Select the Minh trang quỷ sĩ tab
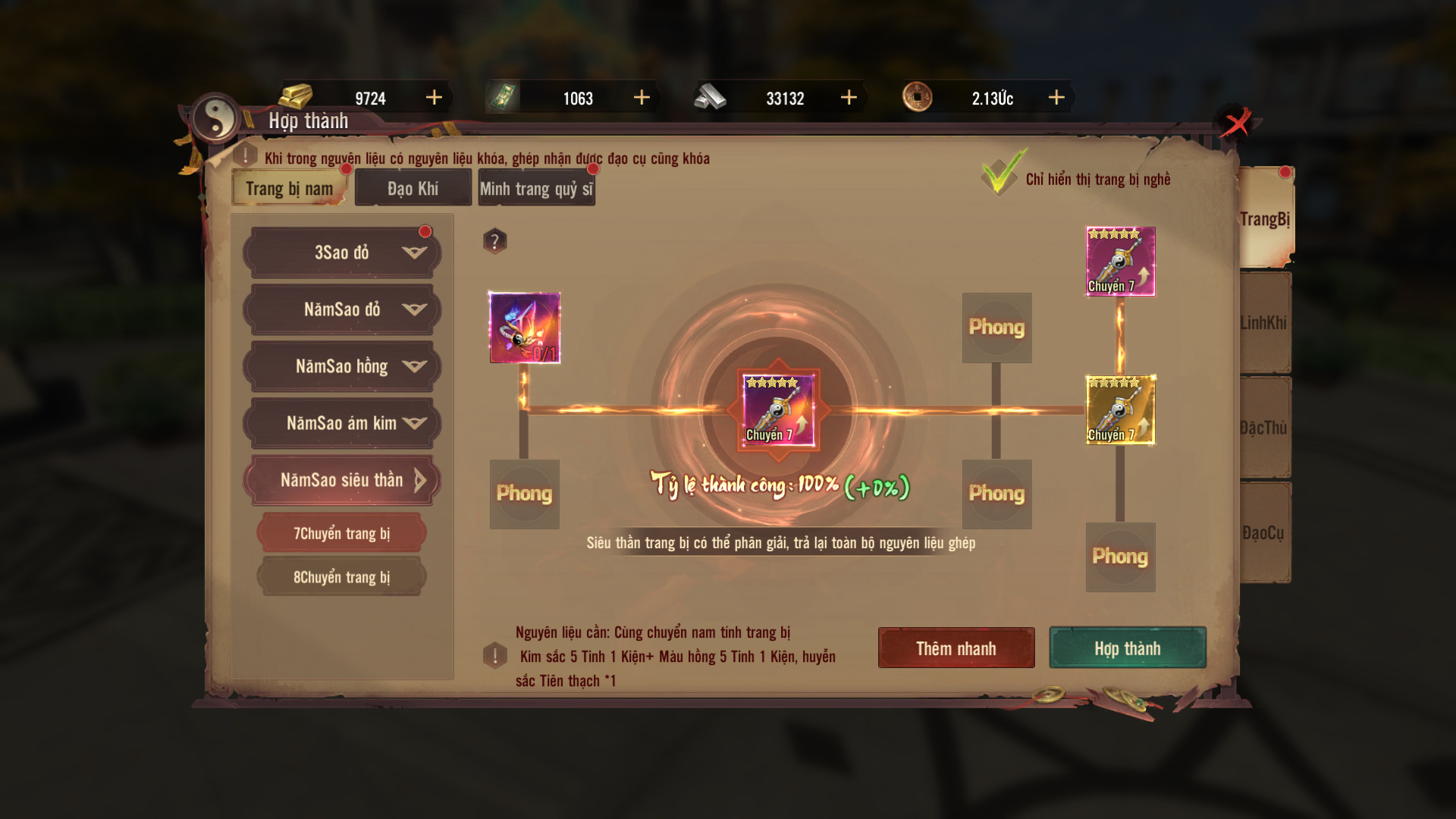The image size is (1456, 819). click(536, 189)
